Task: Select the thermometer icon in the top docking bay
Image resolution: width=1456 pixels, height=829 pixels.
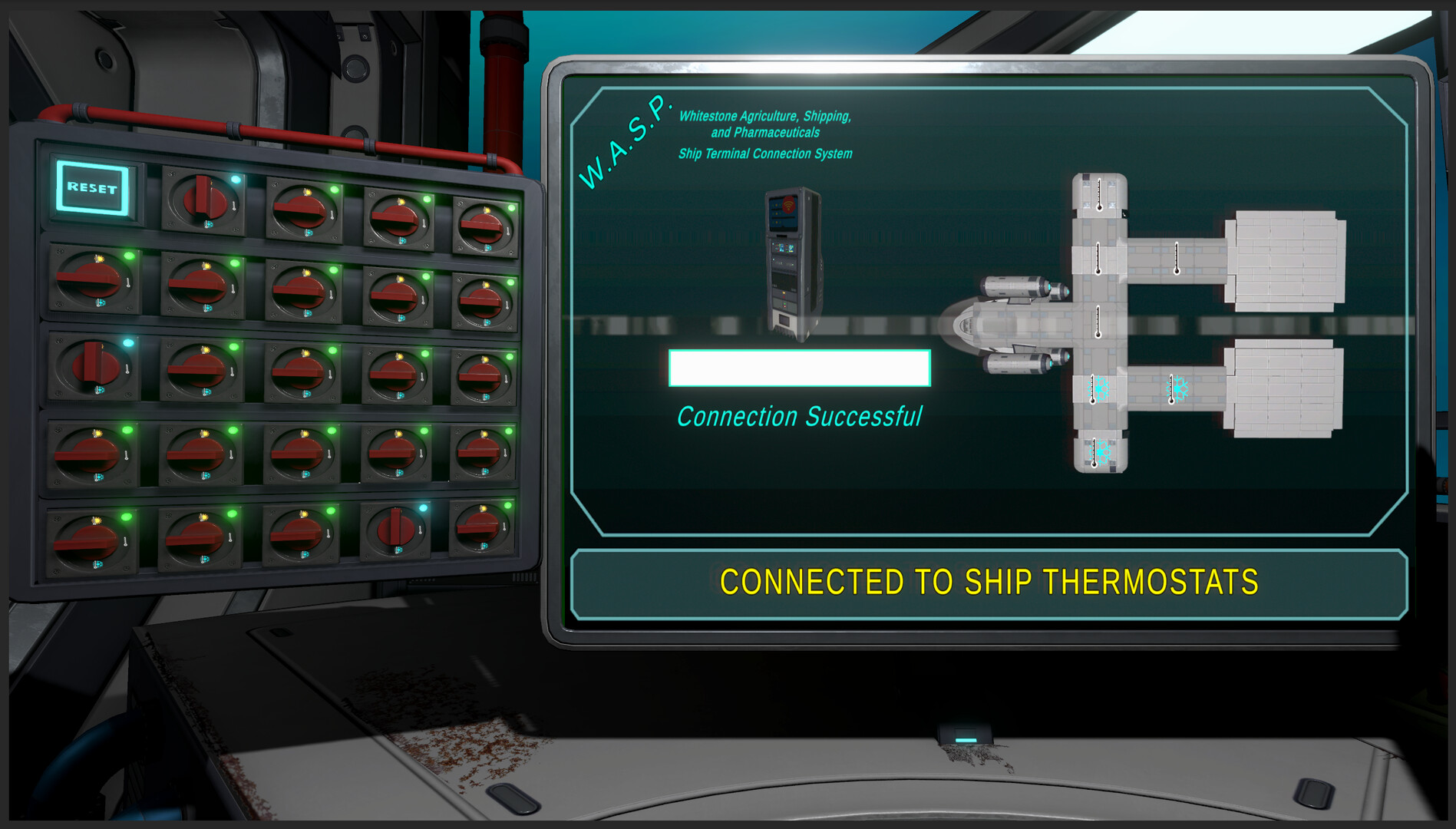Action: pos(1100,194)
